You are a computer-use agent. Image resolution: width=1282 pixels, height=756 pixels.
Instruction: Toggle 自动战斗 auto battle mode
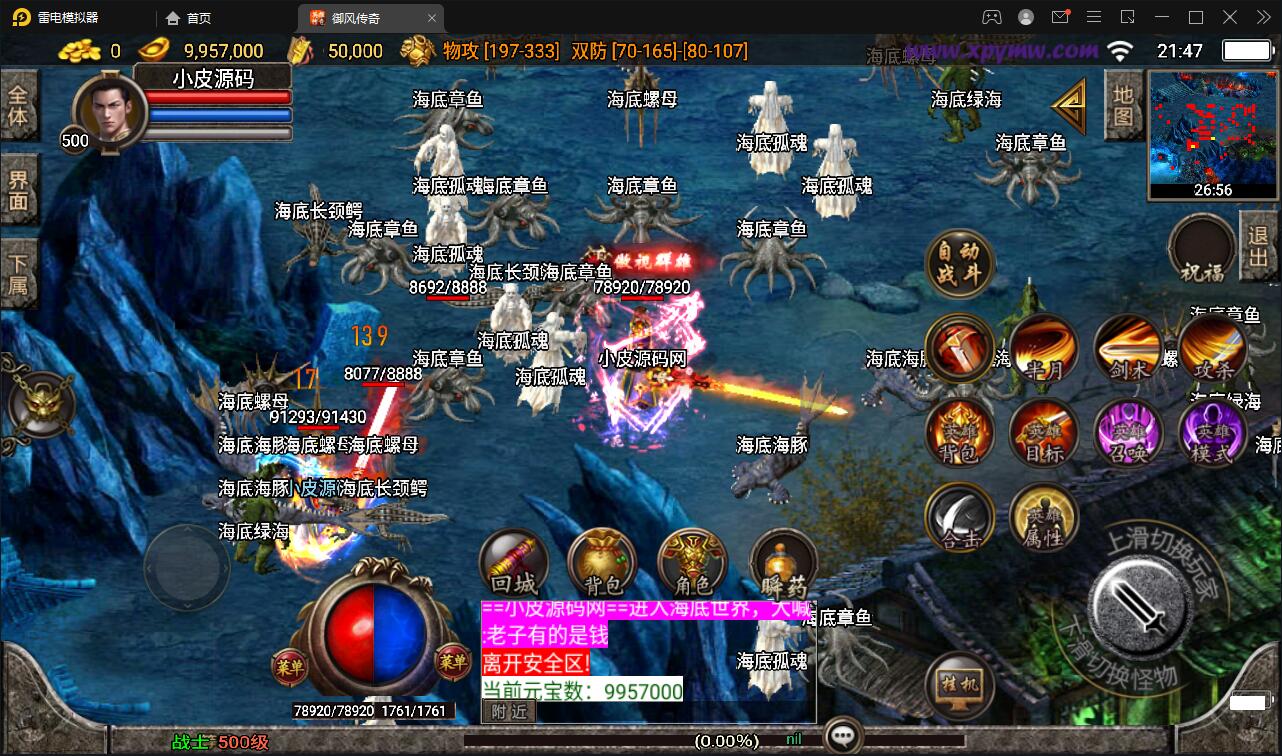pos(960,263)
